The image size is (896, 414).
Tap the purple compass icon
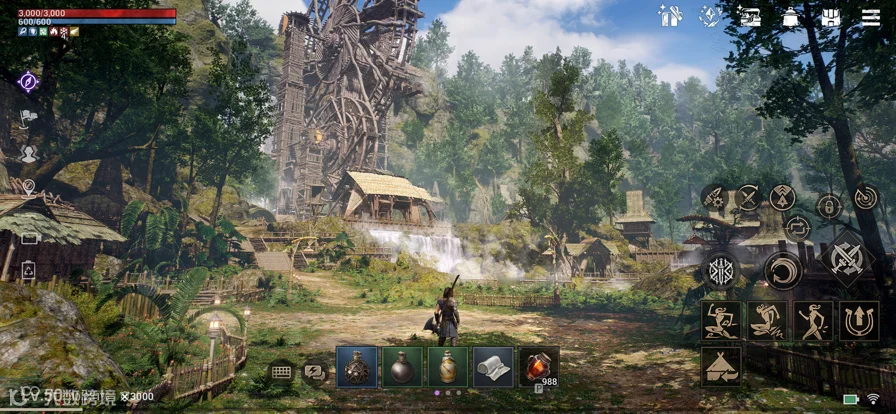click(28, 81)
